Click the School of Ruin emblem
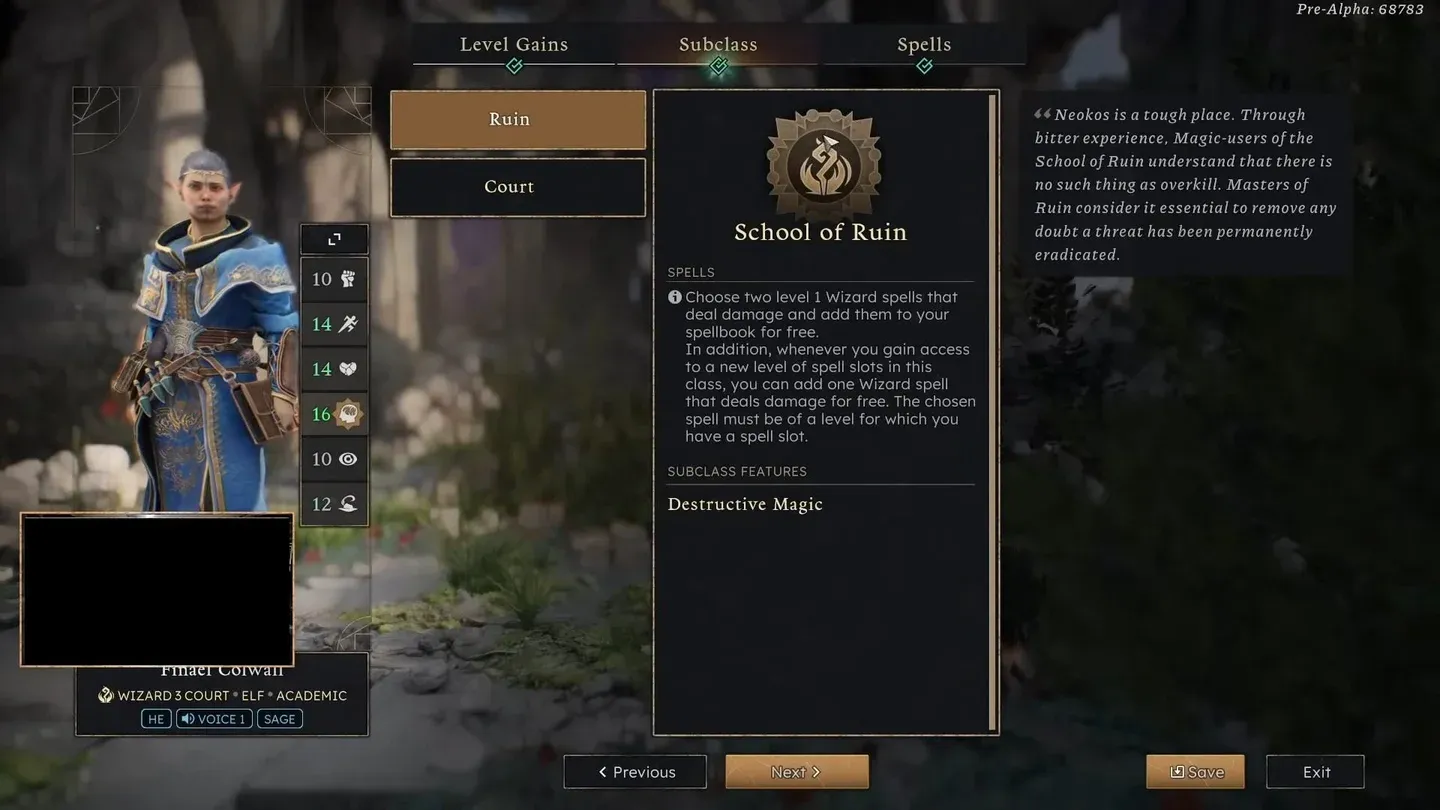The image size is (1440, 810). point(823,165)
